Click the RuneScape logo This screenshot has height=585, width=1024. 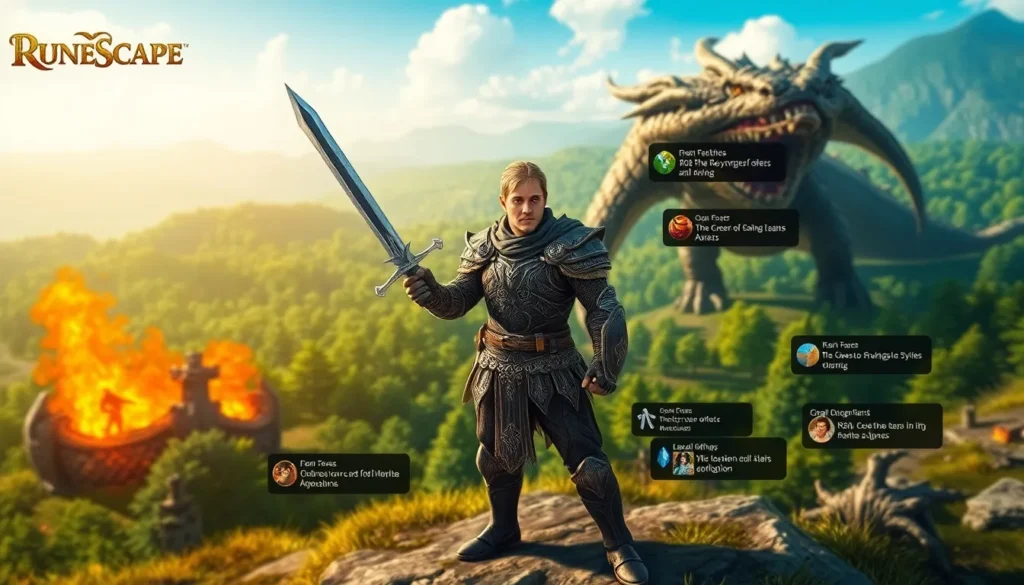click(x=97, y=50)
